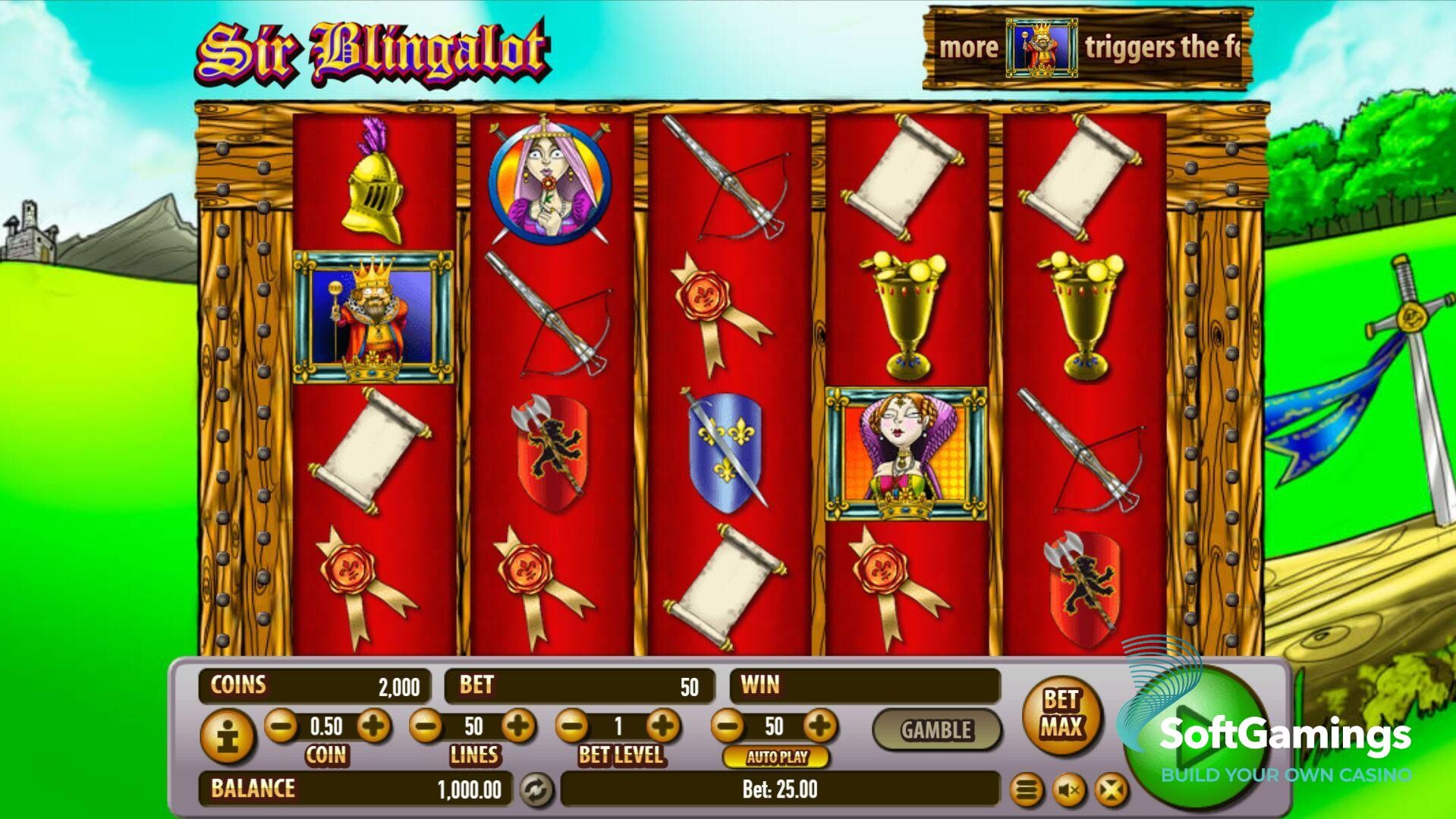Start Auto Play
Viewport: 1456px width, 819px height.
pos(776,757)
